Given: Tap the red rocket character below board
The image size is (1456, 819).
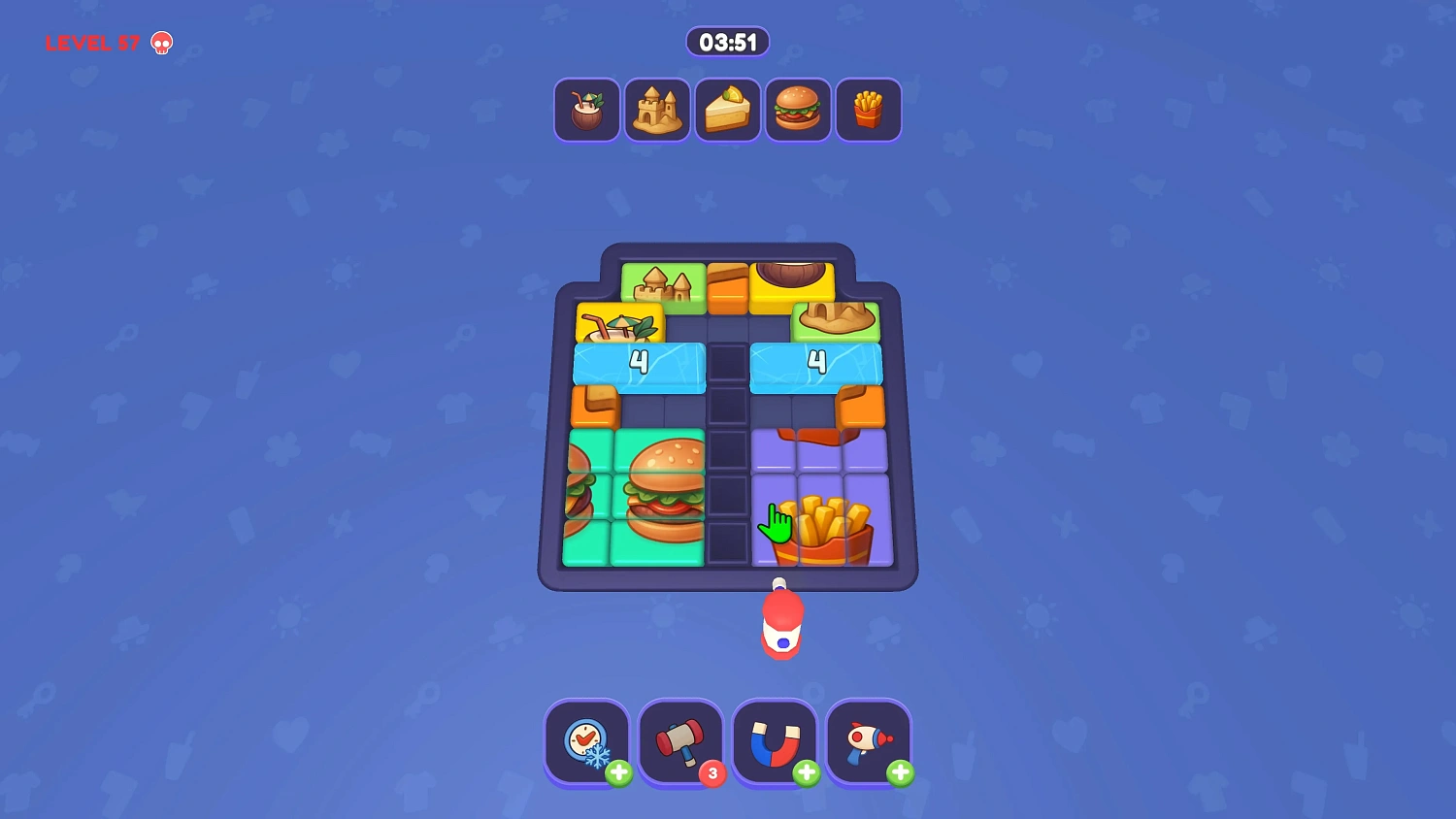Looking at the screenshot, I should click(x=782, y=626).
